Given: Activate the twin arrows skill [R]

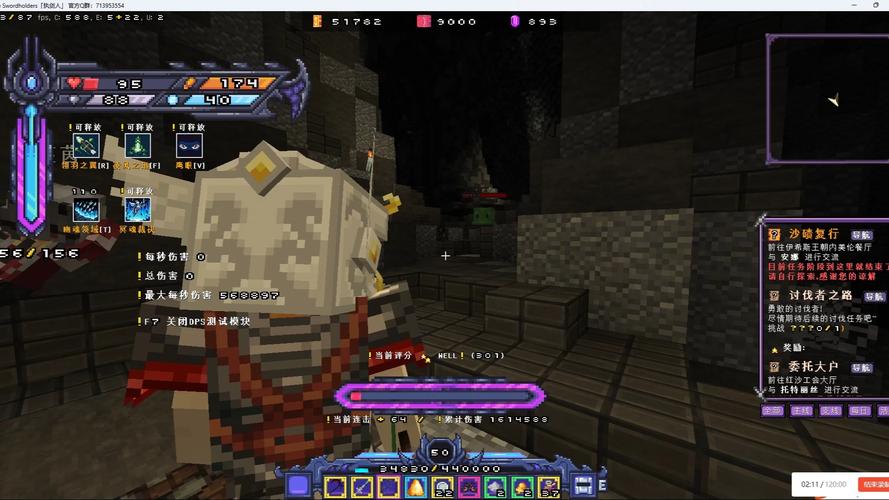Looking at the screenshot, I should coord(85,146).
